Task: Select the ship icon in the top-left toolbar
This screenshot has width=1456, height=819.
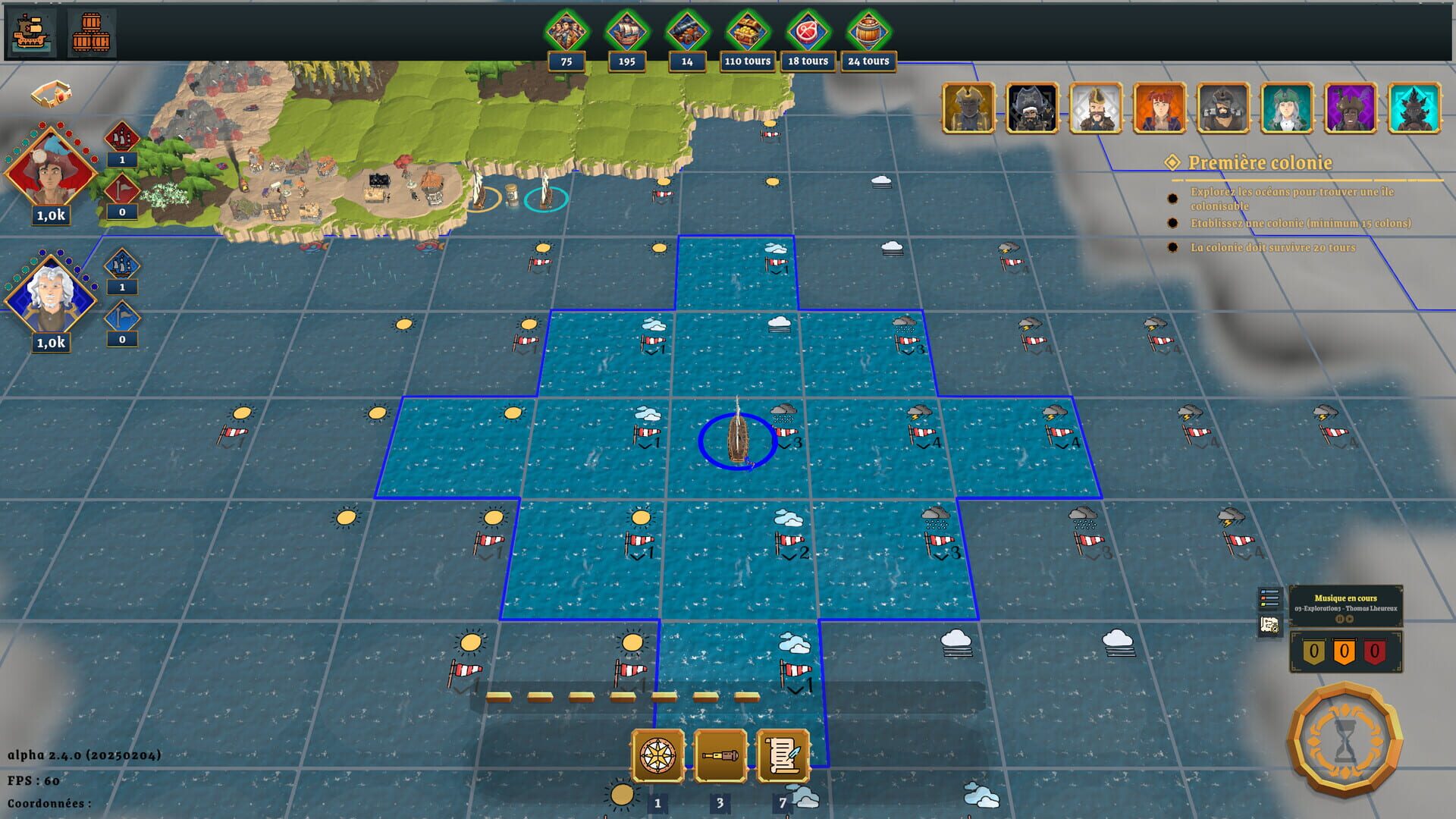Action: click(x=30, y=30)
